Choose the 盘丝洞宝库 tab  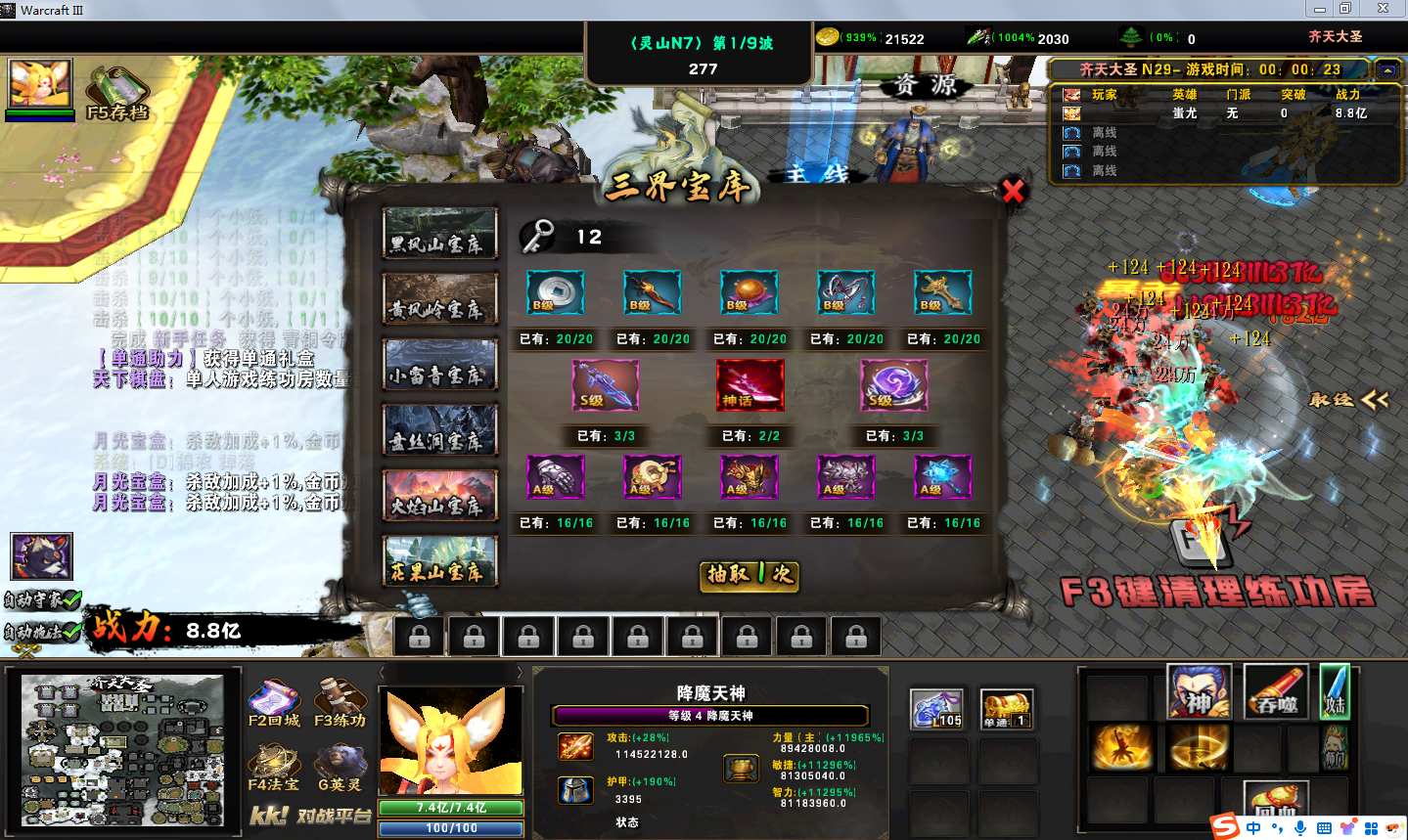tap(439, 429)
